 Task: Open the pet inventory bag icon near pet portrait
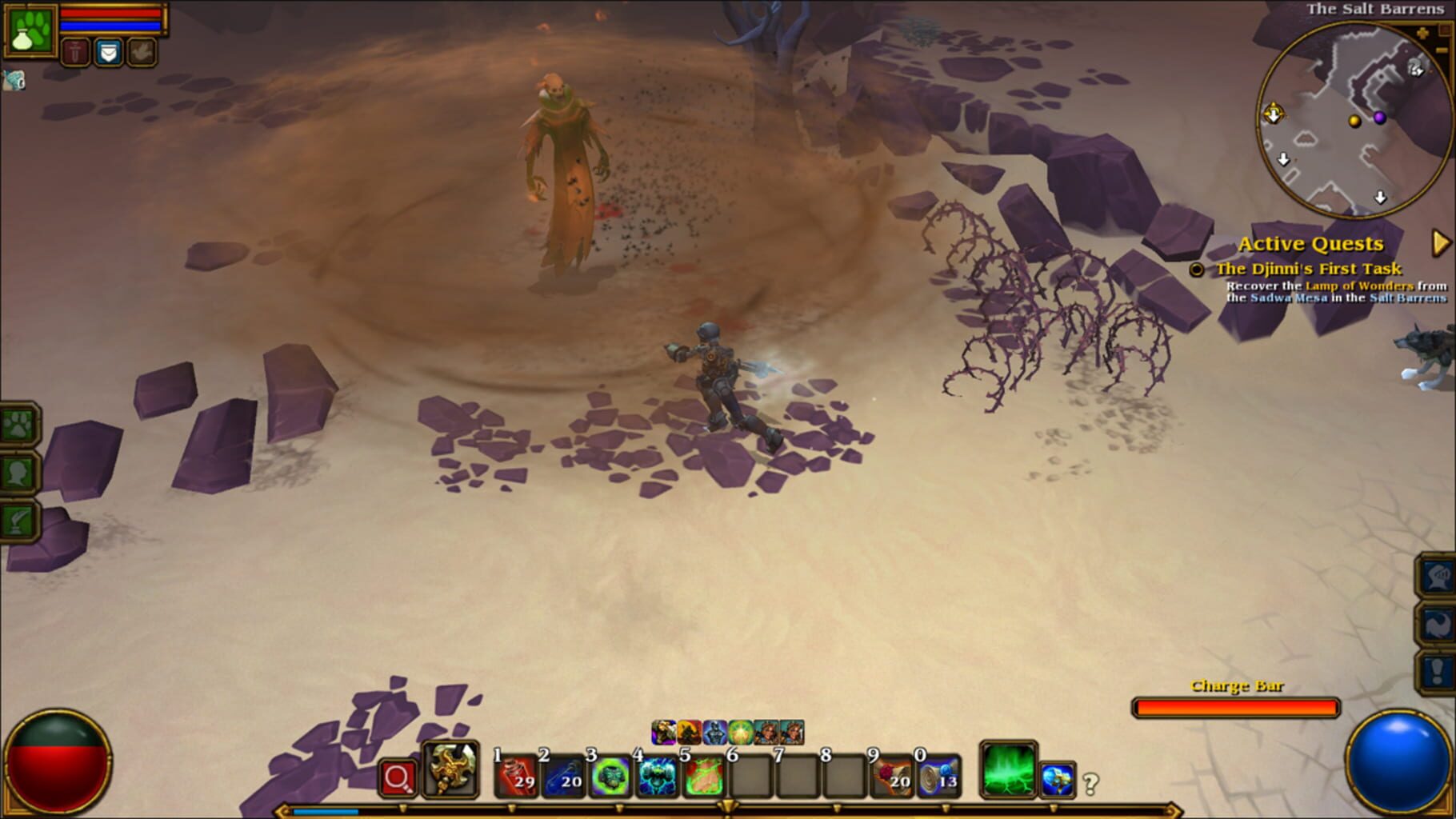pos(109,51)
